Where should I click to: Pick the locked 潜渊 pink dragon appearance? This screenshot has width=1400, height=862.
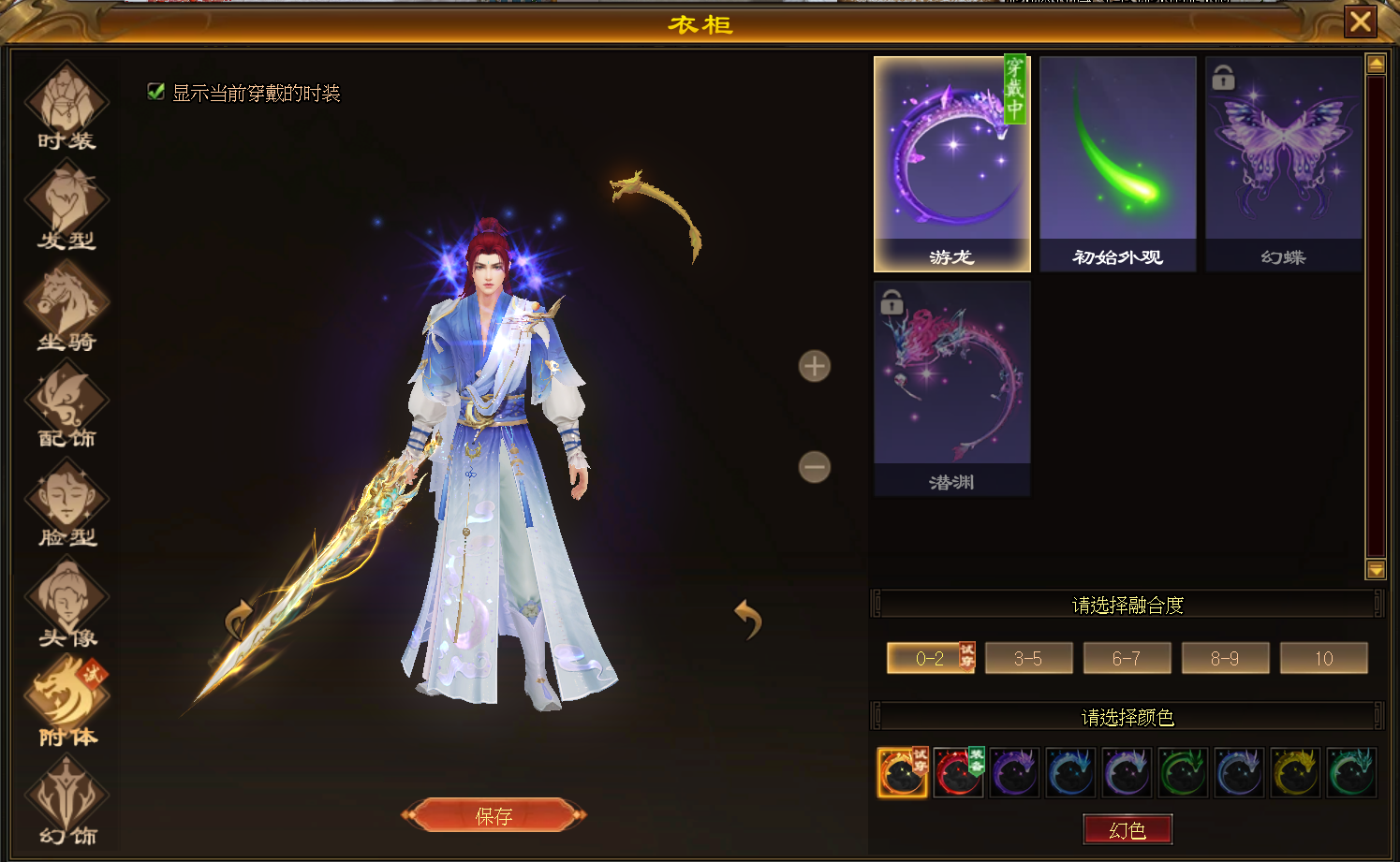(951, 388)
